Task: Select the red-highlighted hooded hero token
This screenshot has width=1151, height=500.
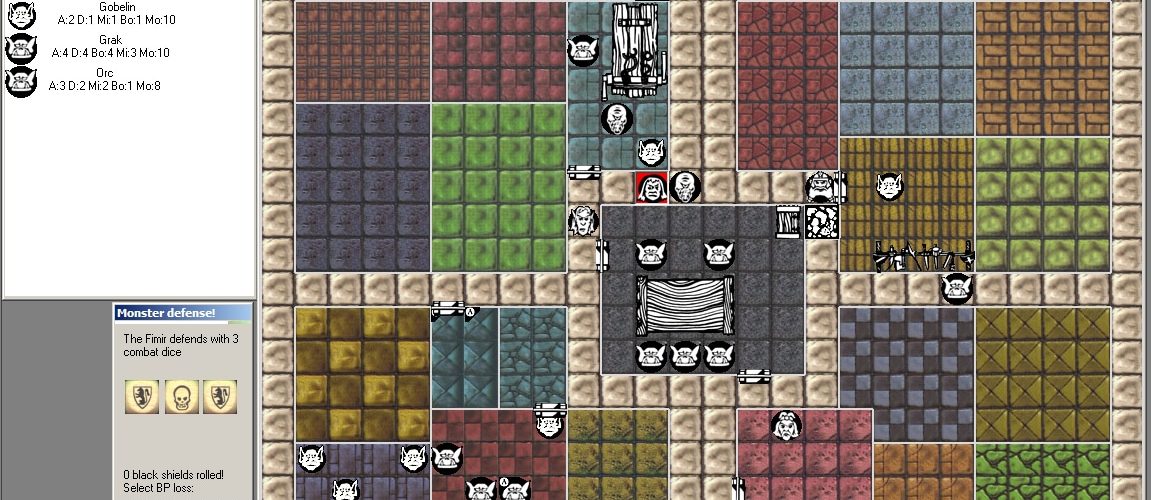Action: click(651, 187)
